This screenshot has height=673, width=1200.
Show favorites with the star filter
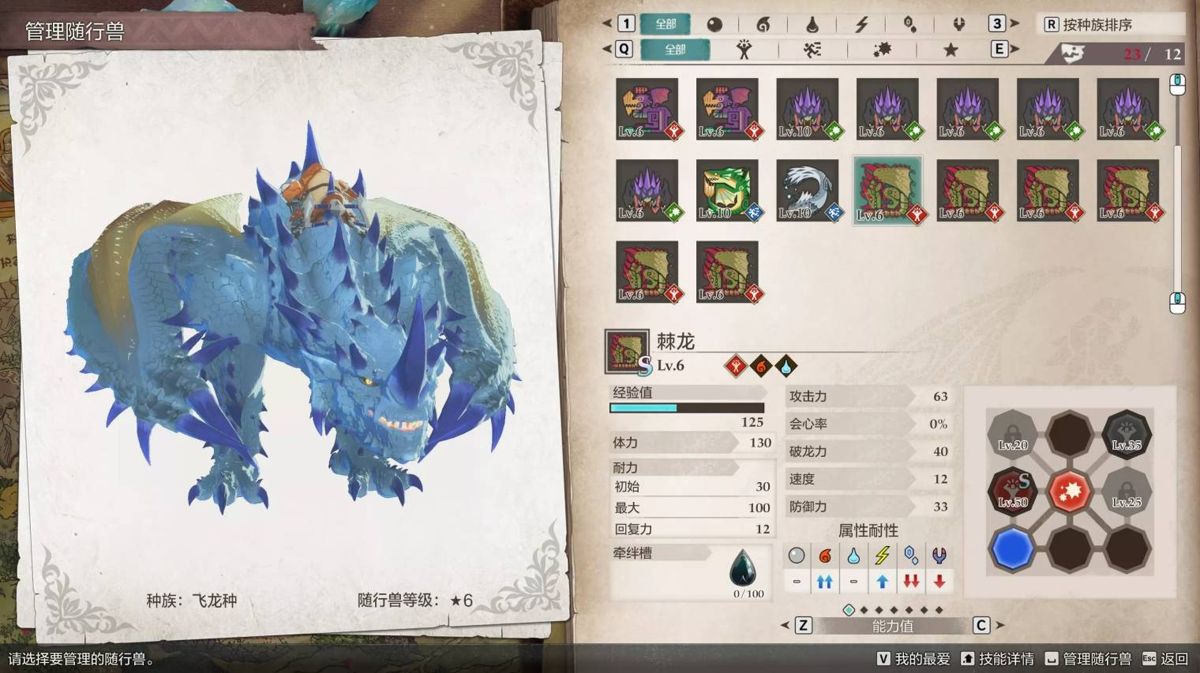coord(950,49)
